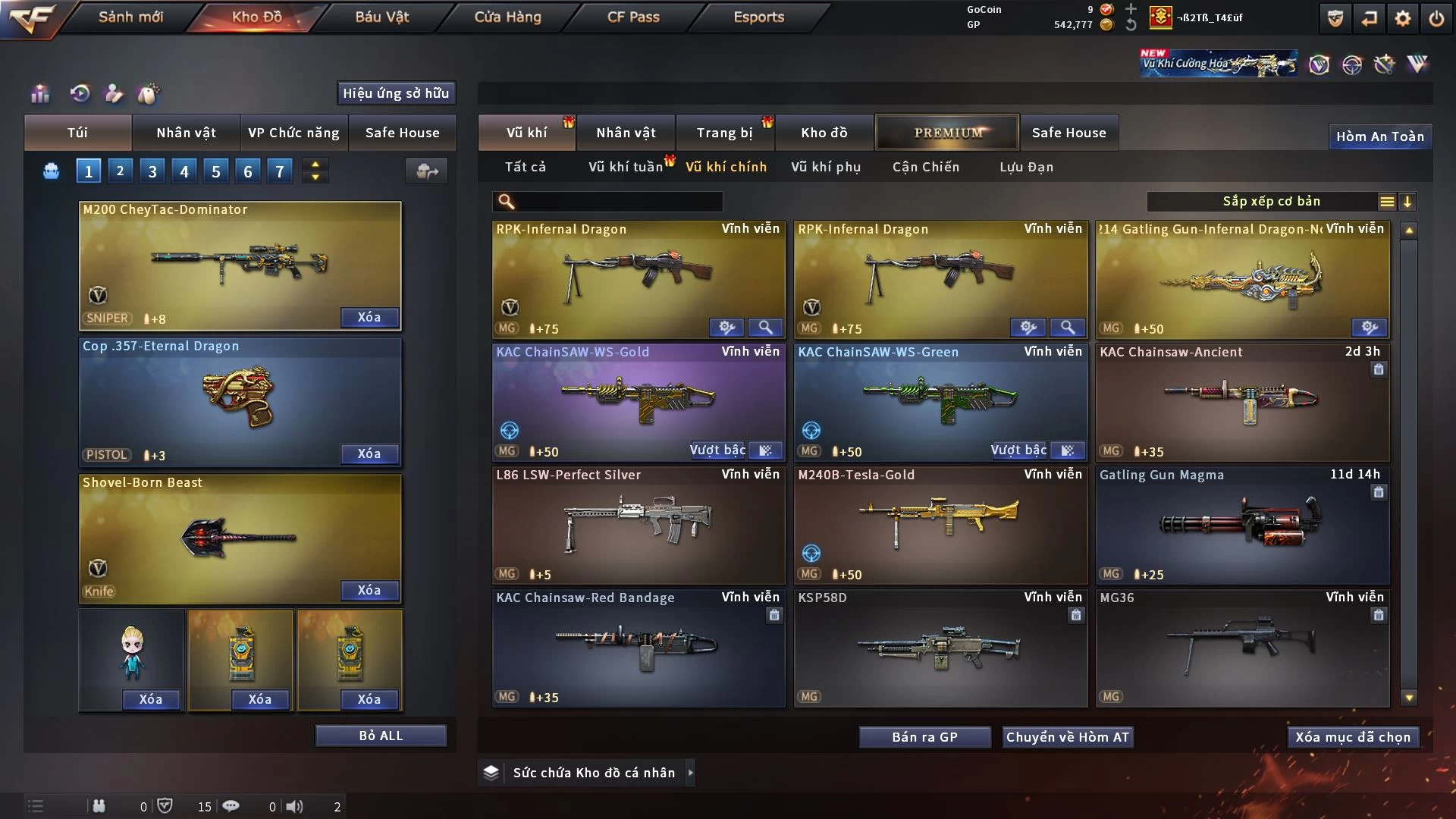The height and width of the screenshot is (819, 1456).
Task: Click Bỏ ALL to unequip everything
Action: [381, 736]
